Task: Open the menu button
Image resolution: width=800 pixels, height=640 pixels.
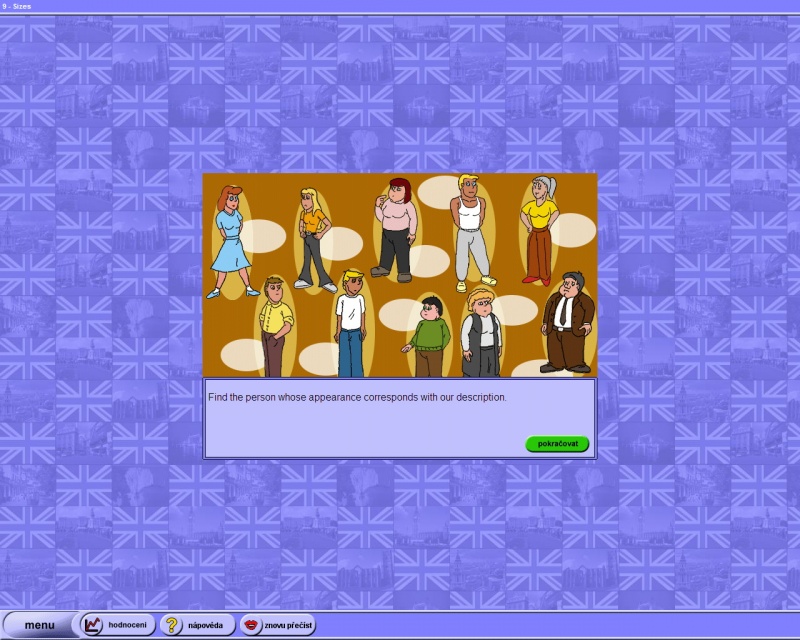Action: [40, 625]
